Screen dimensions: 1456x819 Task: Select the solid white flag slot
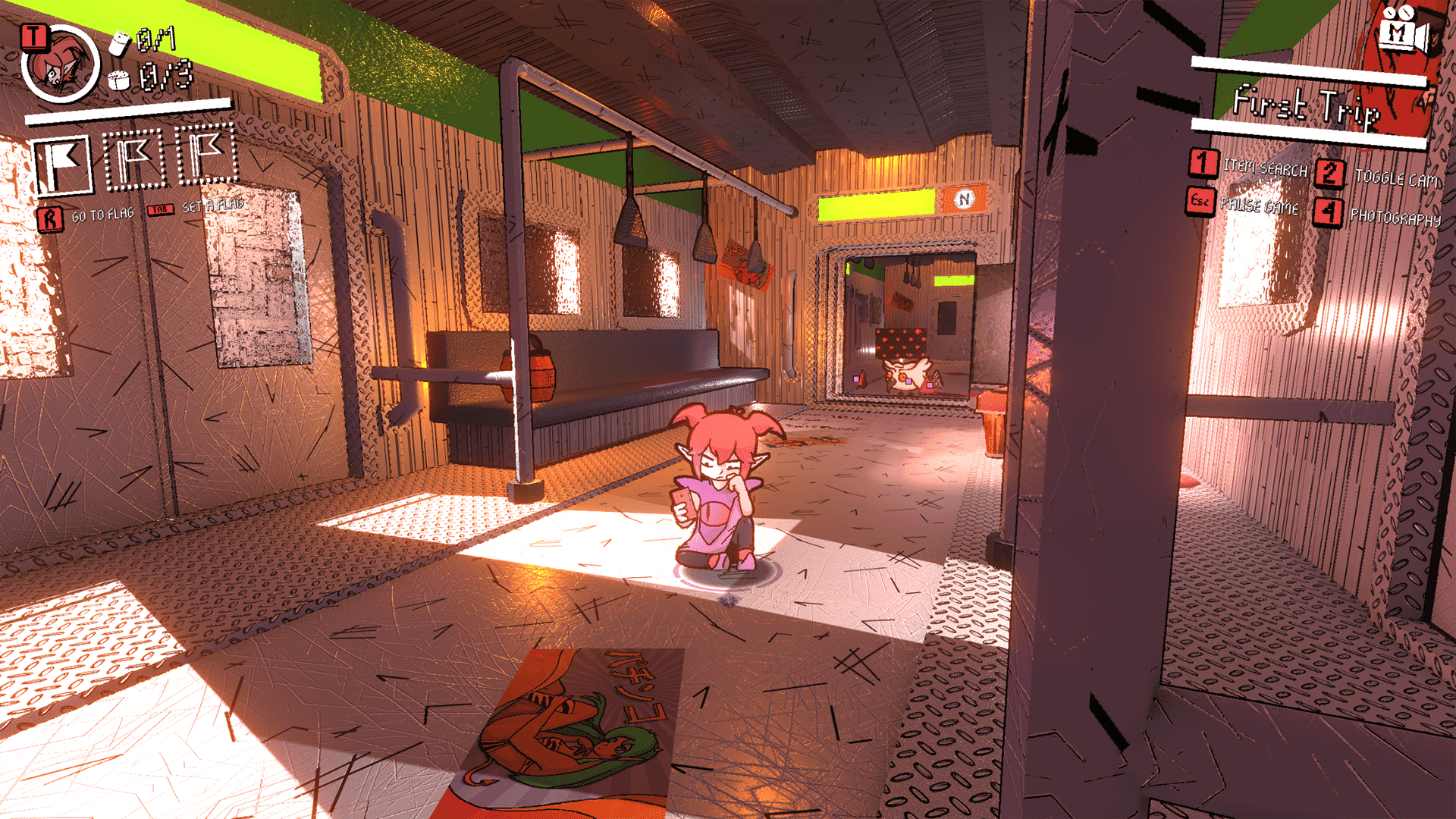[63, 165]
